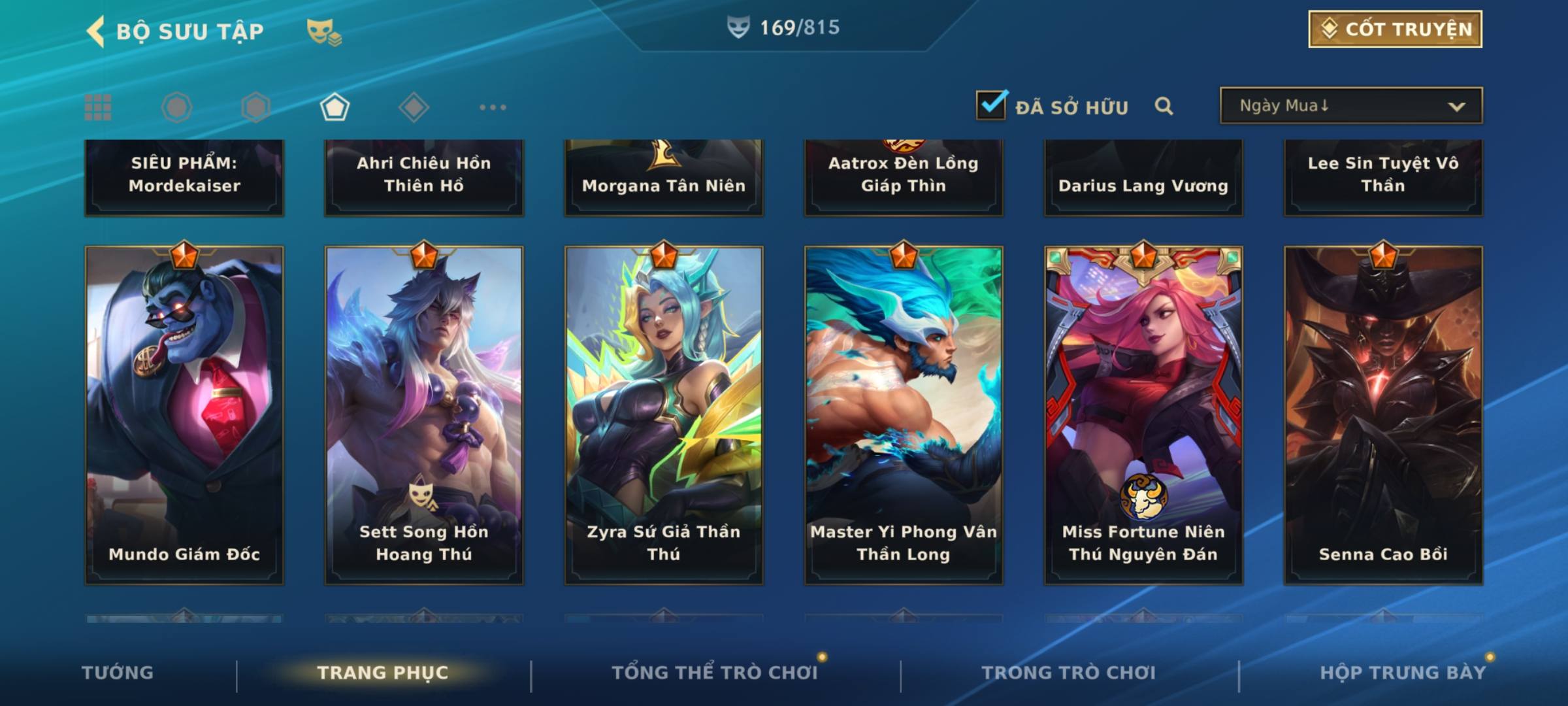Open the three-dots more filters
Screen dimensions: 1568x706
click(x=493, y=107)
